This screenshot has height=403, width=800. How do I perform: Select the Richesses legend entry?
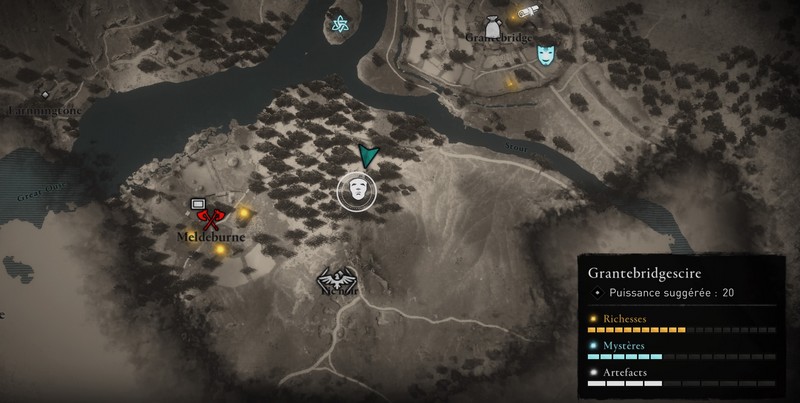click(624, 319)
